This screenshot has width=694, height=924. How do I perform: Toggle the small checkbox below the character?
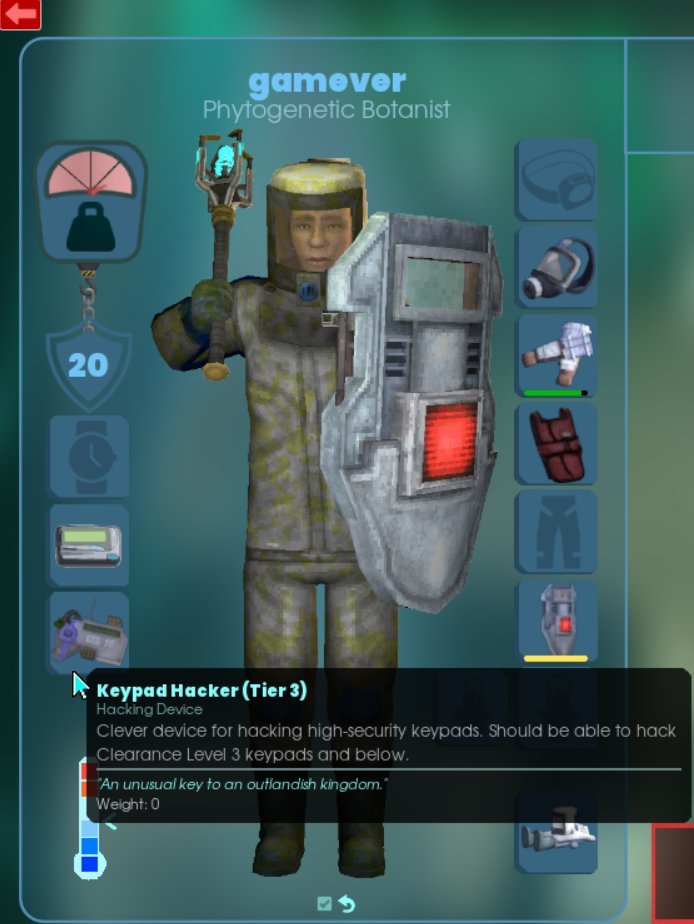pyautogui.click(x=324, y=903)
